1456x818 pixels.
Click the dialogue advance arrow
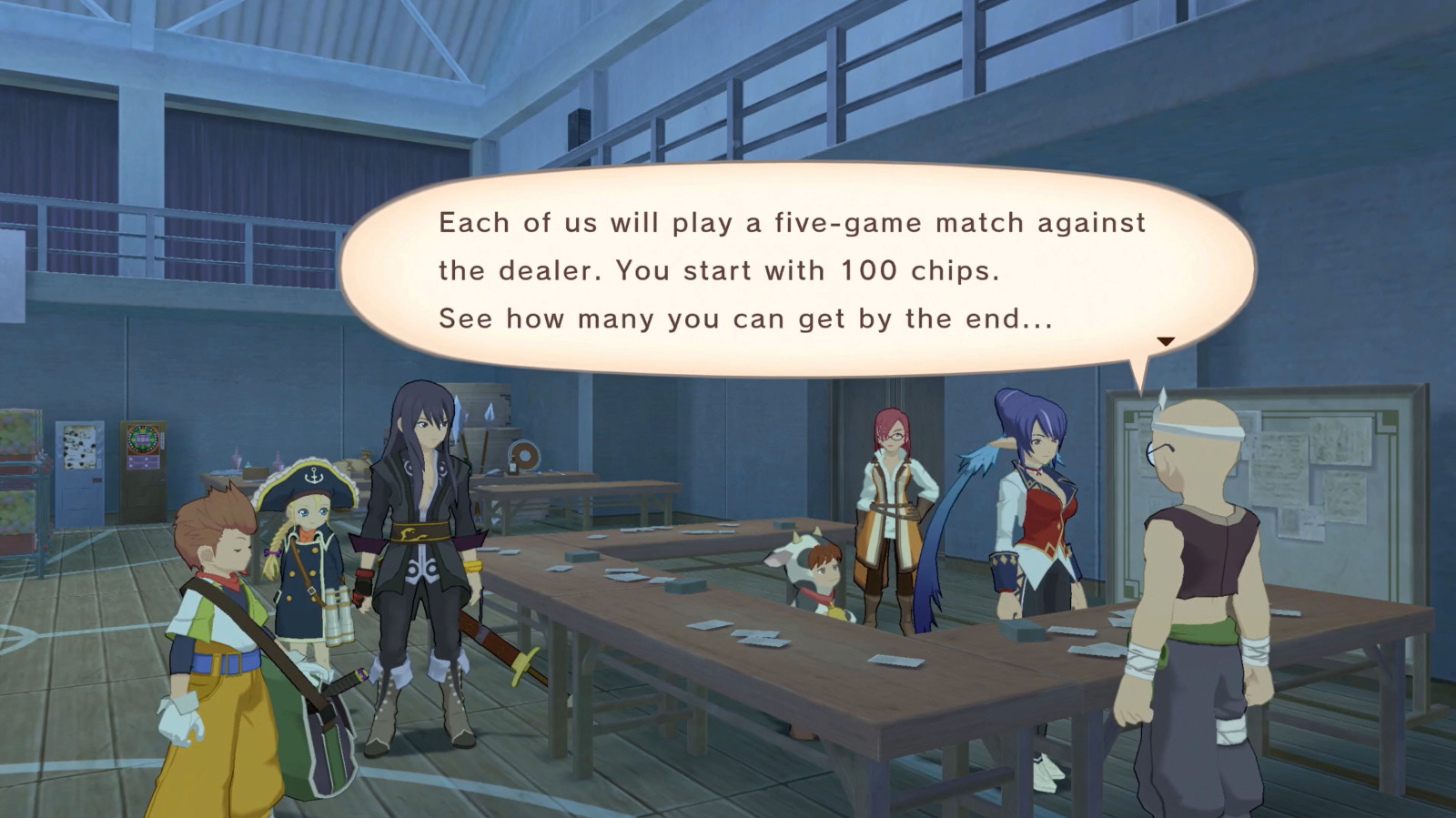[1168, 343]
